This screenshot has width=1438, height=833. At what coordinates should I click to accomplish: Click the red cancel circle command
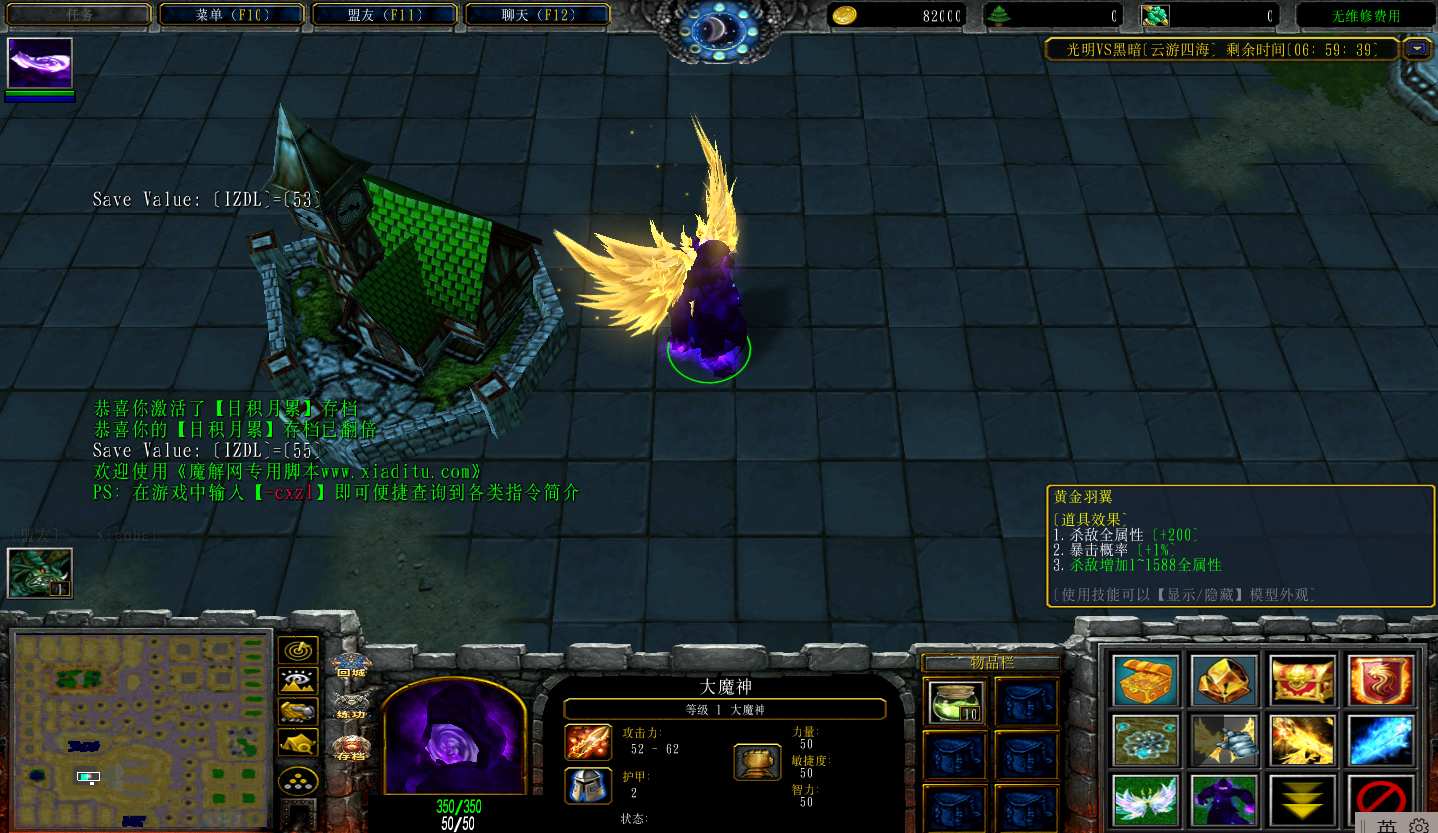pos(1381,800)
